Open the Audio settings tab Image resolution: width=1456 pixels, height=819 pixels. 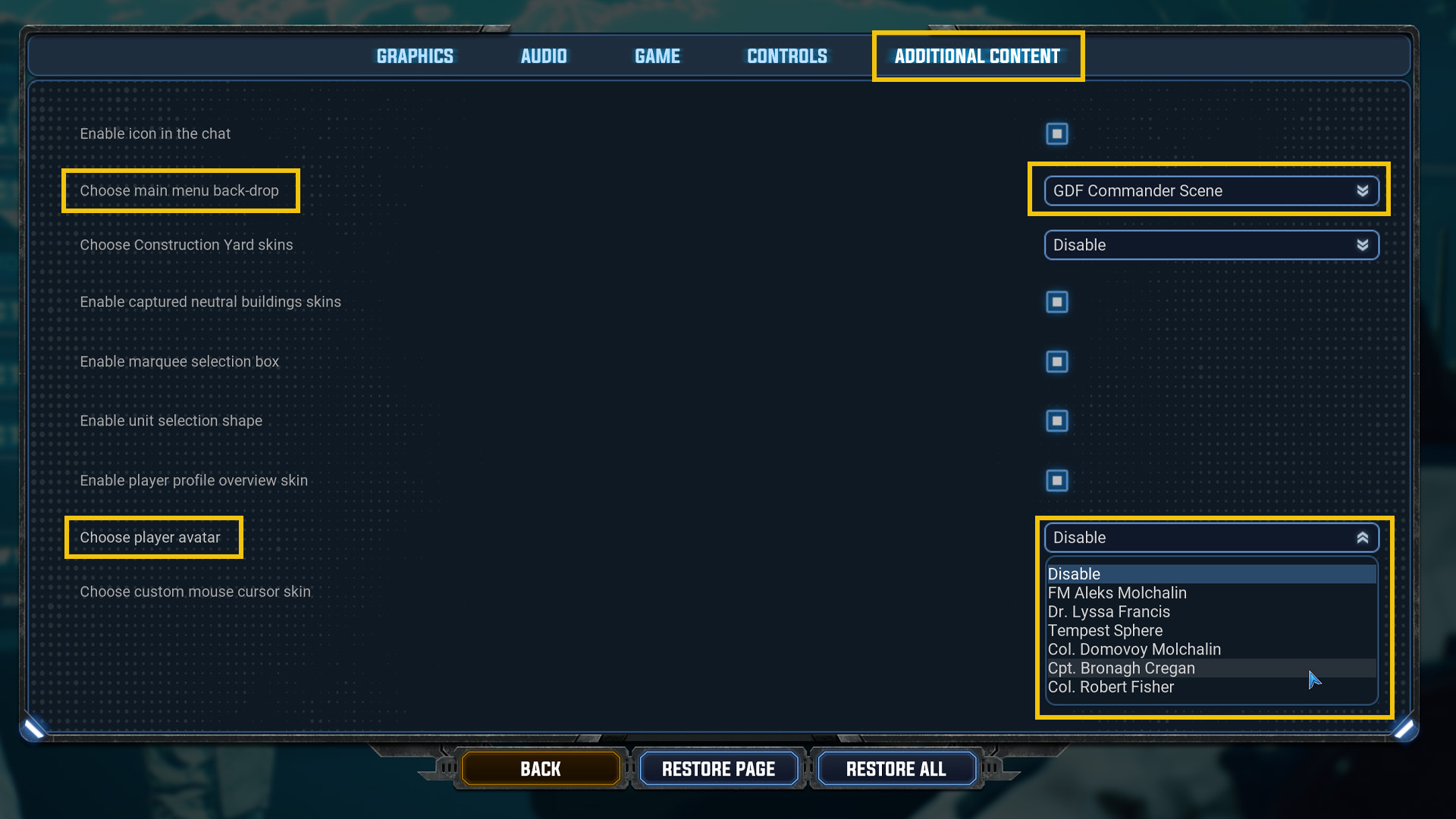coord(543,55)
